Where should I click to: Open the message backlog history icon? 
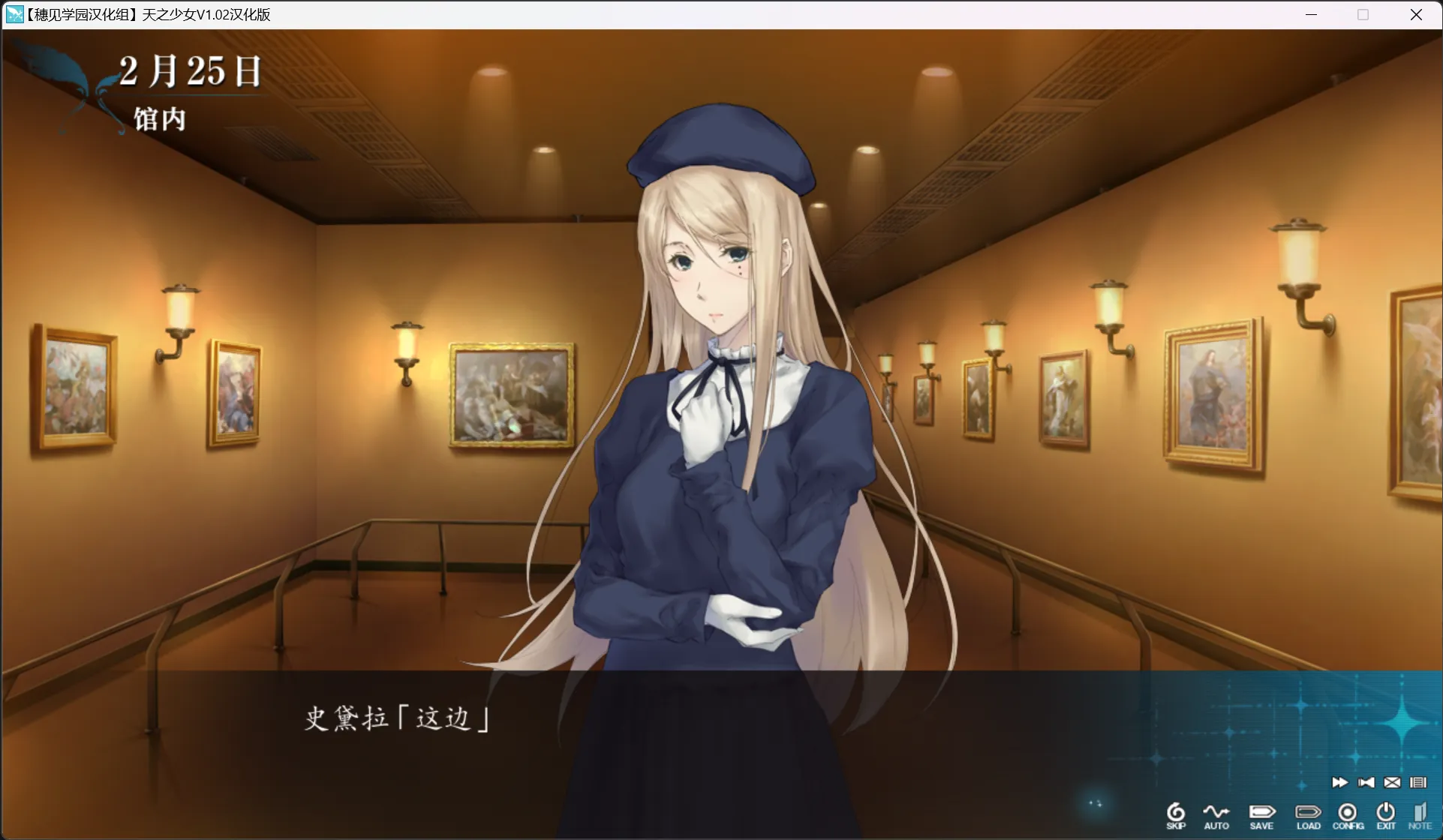(1417, 782)
